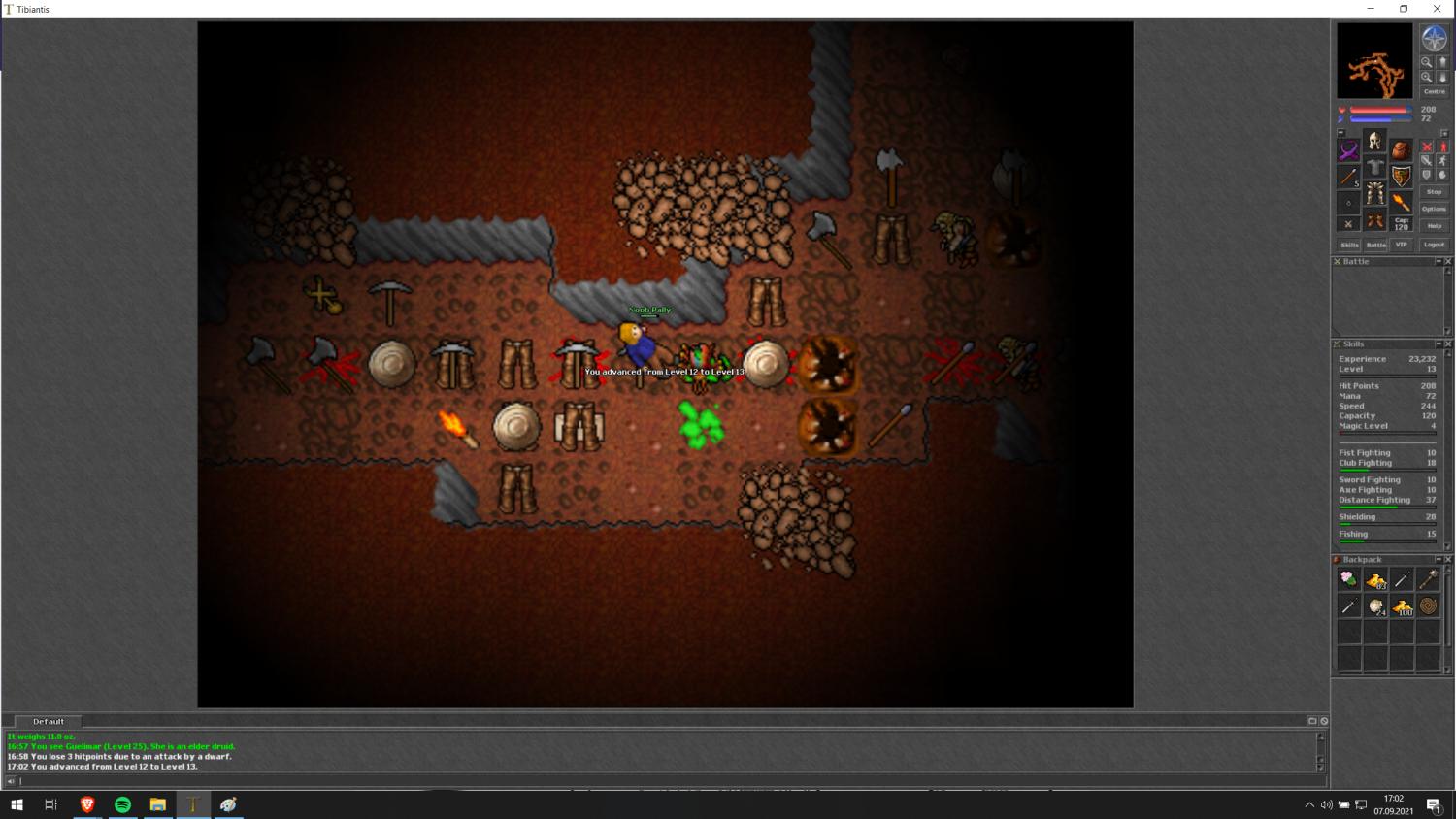The width and height of the screenshot is (1456, 819).
Task: Switch to the Default chat tab
Action: [x=49, y=722]
